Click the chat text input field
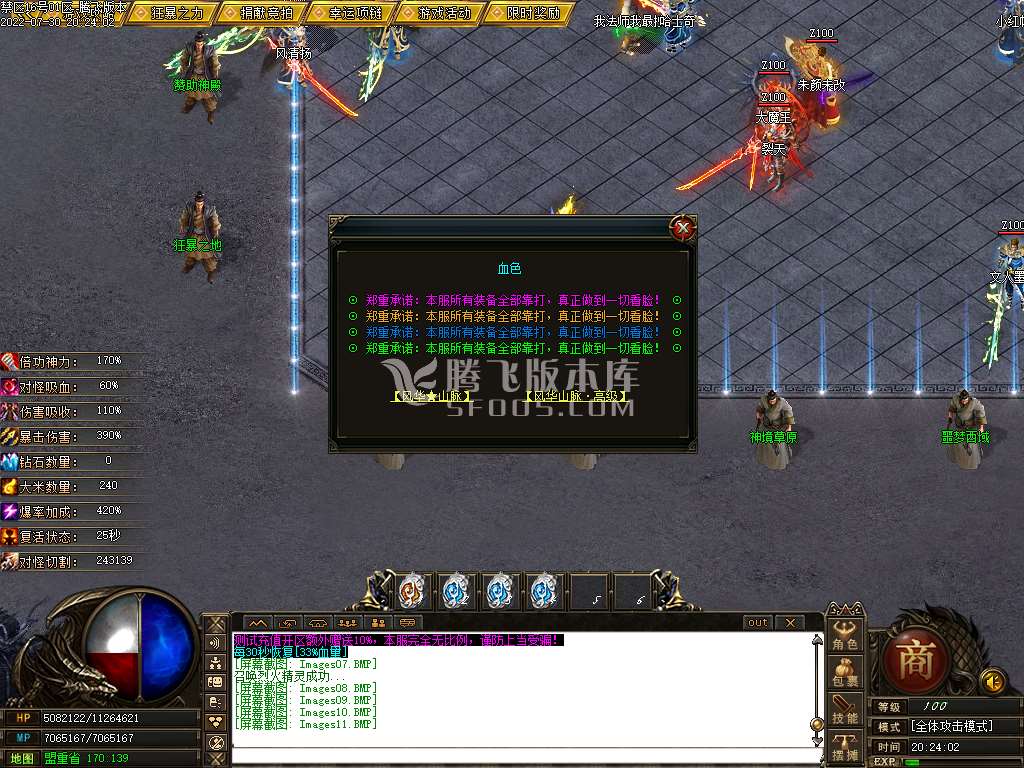This screenshot has width=1024, height=768. pyautogui.click(x=520, y=756)
